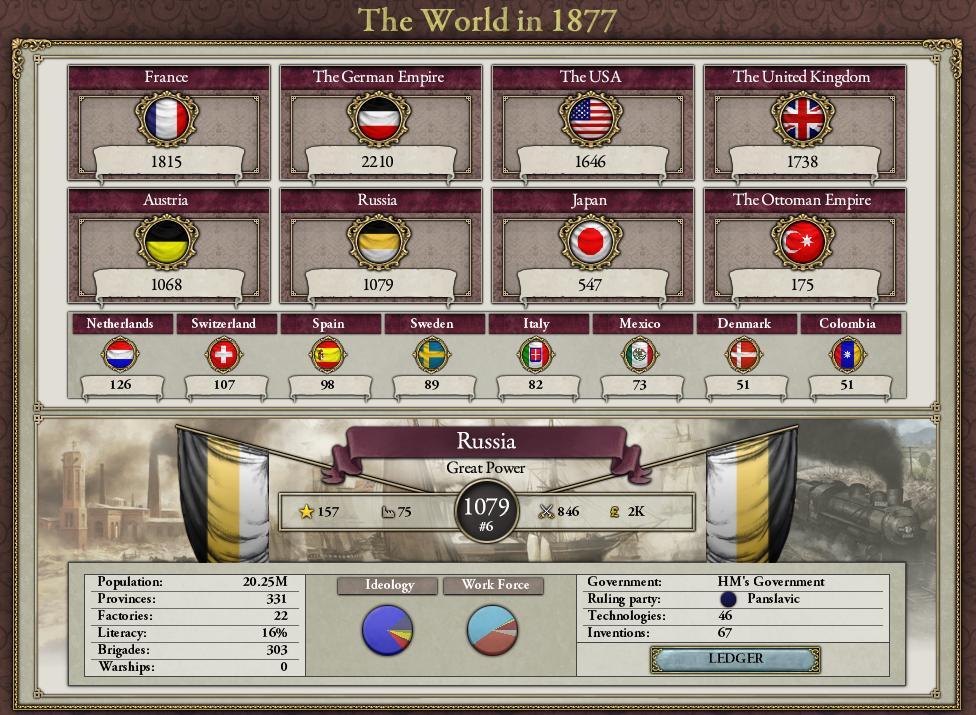976x715 pixels.
Task: Select the United Kingdom flag
Action: [802, 120]
